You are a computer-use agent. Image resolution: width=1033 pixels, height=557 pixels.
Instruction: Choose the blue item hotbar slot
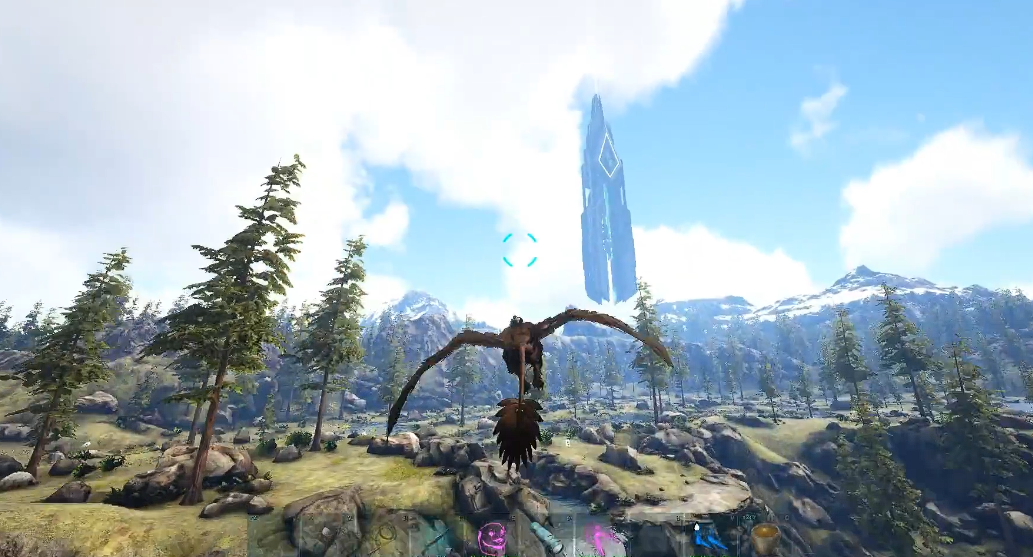click(709, 538)
